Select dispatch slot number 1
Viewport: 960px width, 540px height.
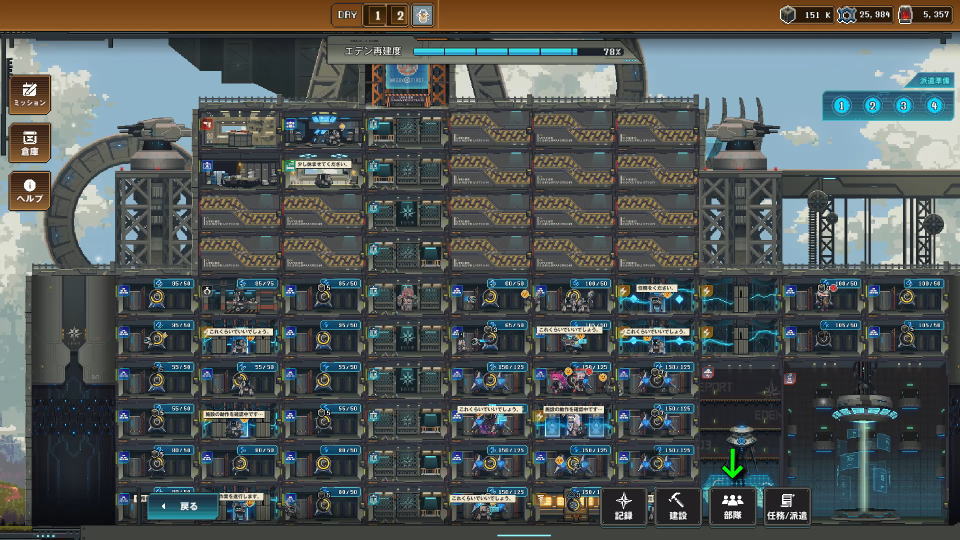point(841,105)
